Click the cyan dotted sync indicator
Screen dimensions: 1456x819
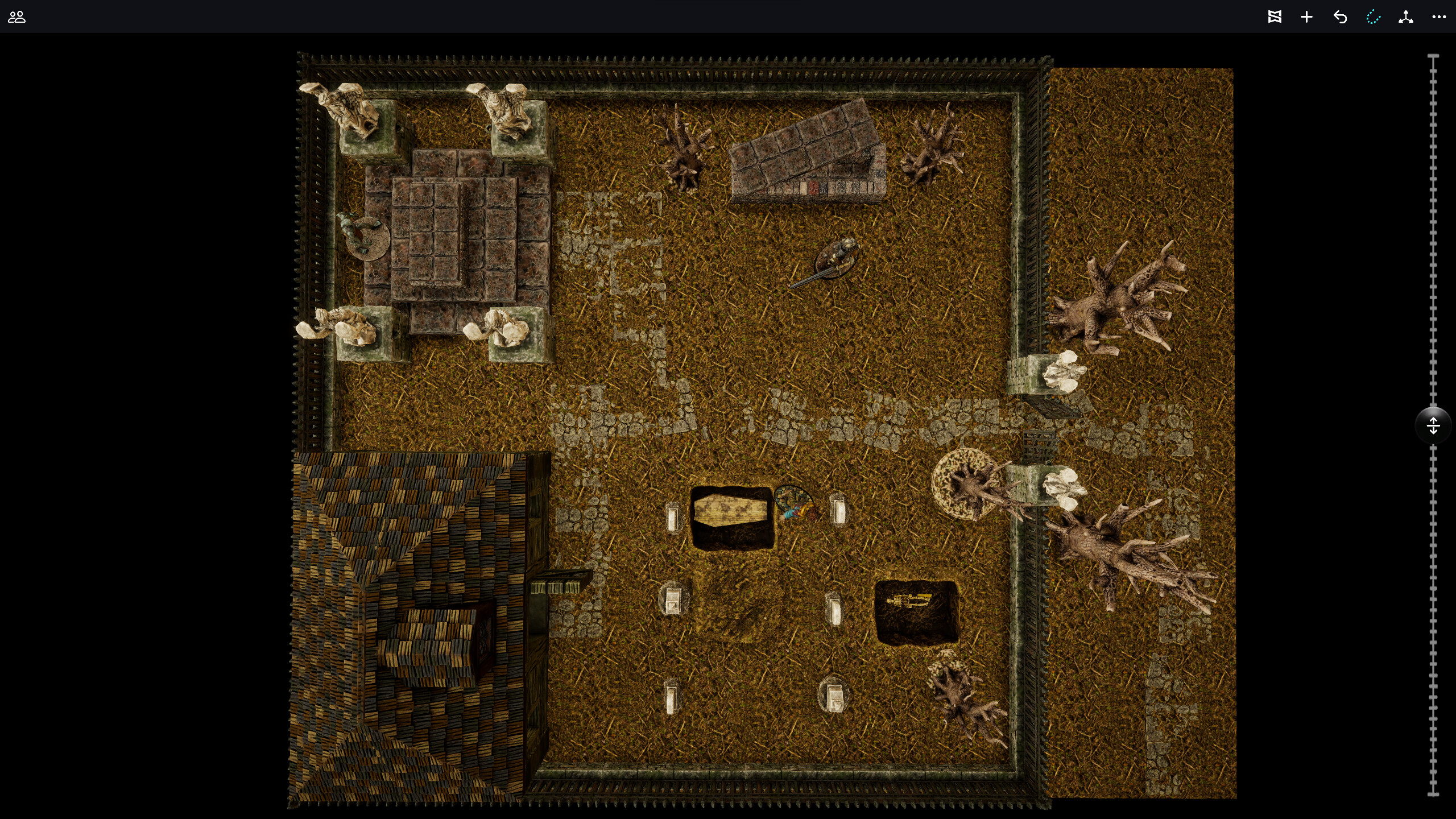(1373, 17)
